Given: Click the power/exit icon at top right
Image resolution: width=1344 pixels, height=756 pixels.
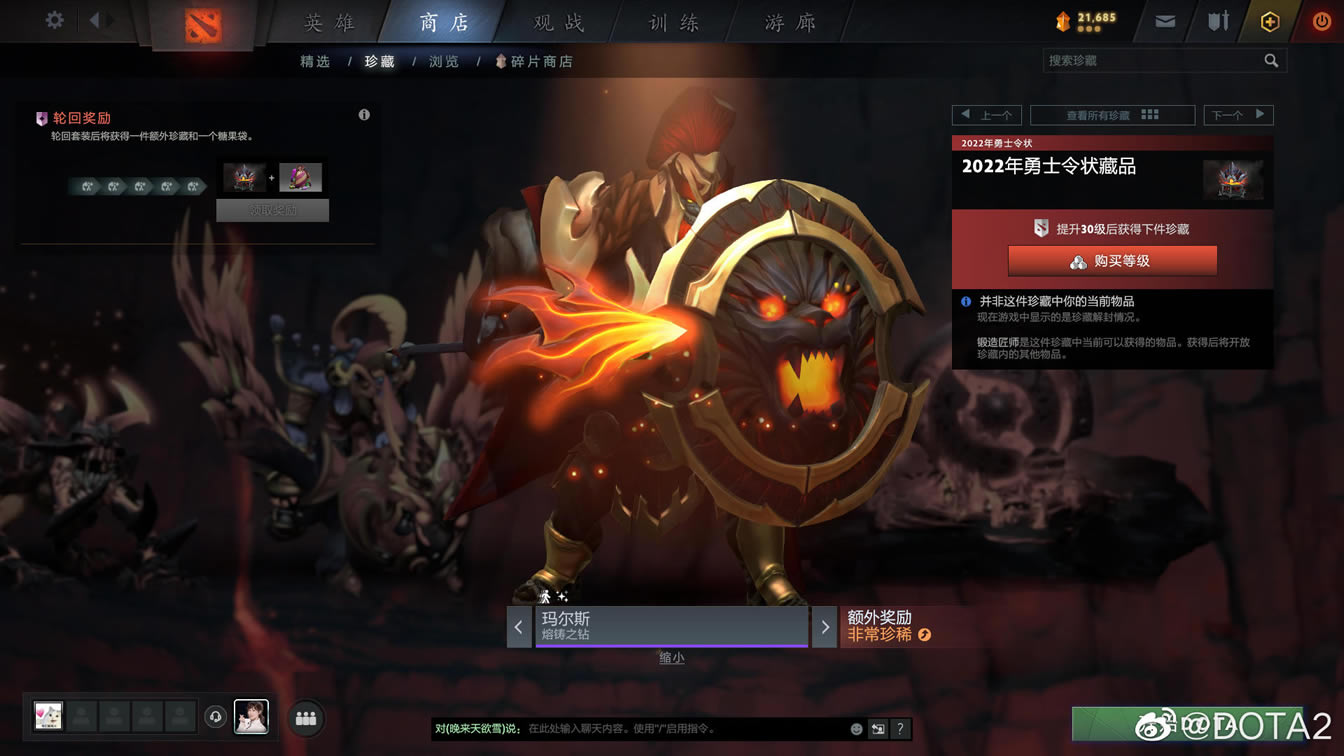Looking at the screenshot, I should point(1322,19).
